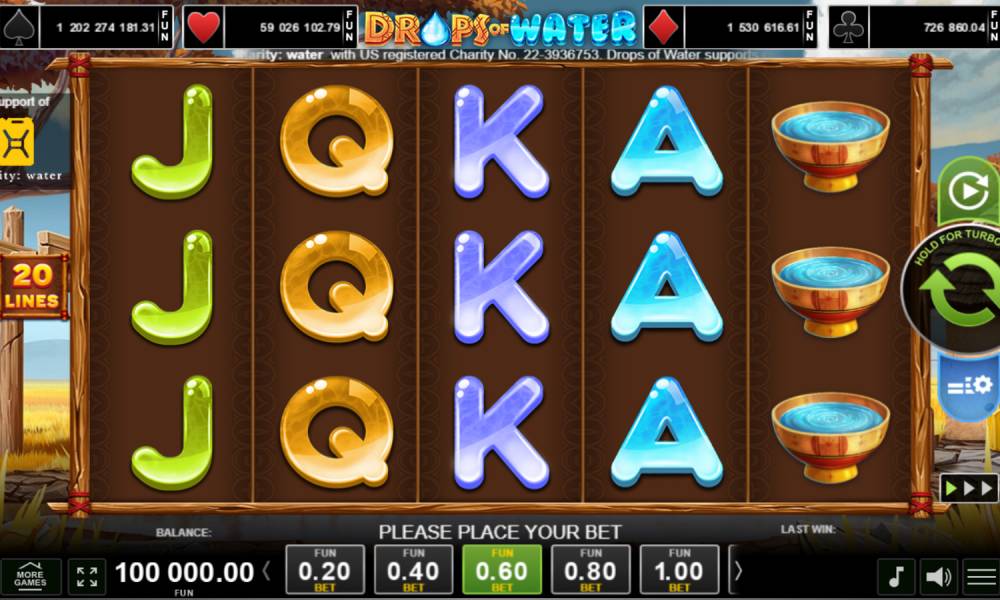Place a 1.00 bet

(x=679, y=571)
